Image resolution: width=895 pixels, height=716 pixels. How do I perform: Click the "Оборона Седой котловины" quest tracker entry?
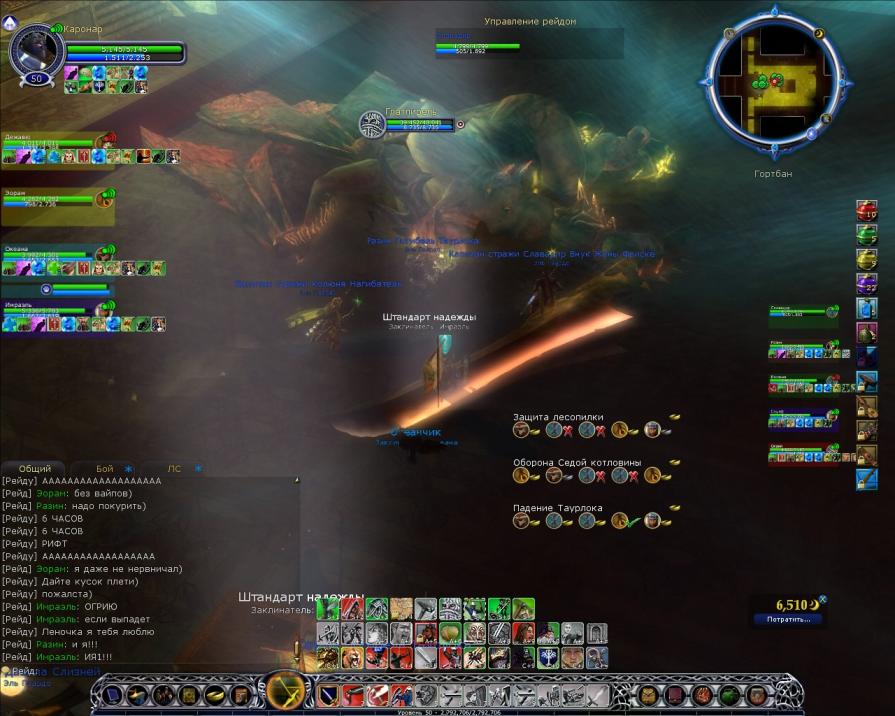[x=577, y=463]
